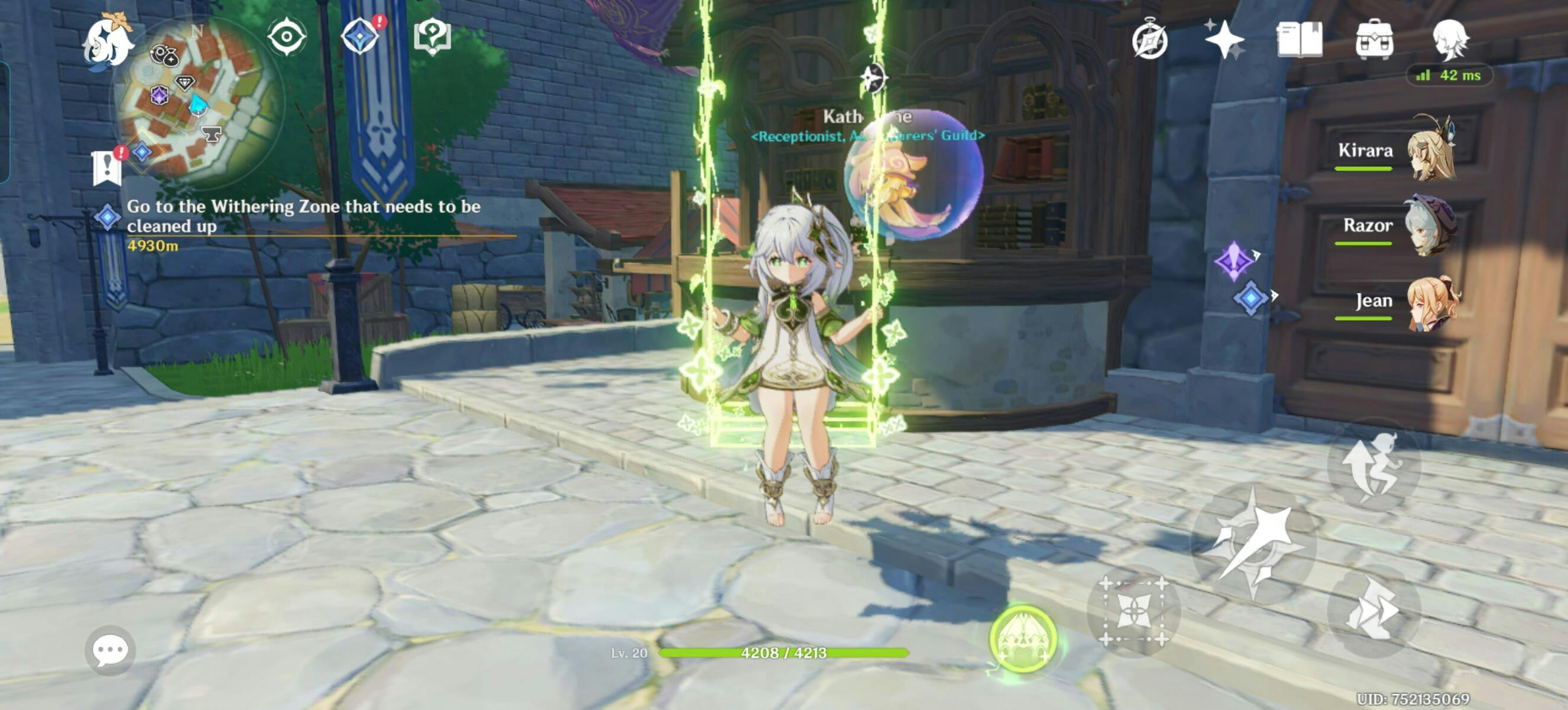Open the chat speech bubble

[110, 650]
